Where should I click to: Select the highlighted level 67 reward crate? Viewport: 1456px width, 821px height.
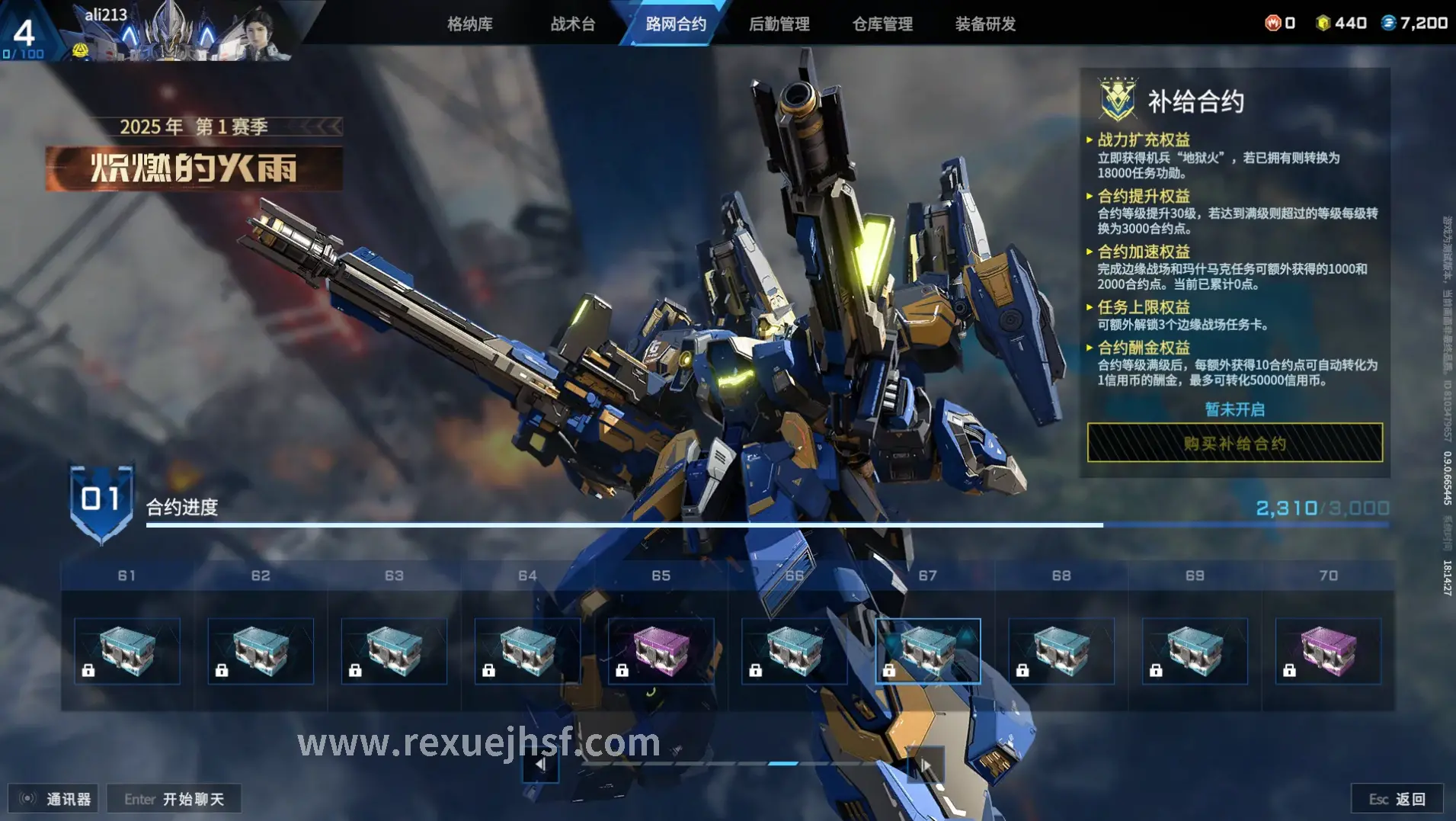coord(927,651)
